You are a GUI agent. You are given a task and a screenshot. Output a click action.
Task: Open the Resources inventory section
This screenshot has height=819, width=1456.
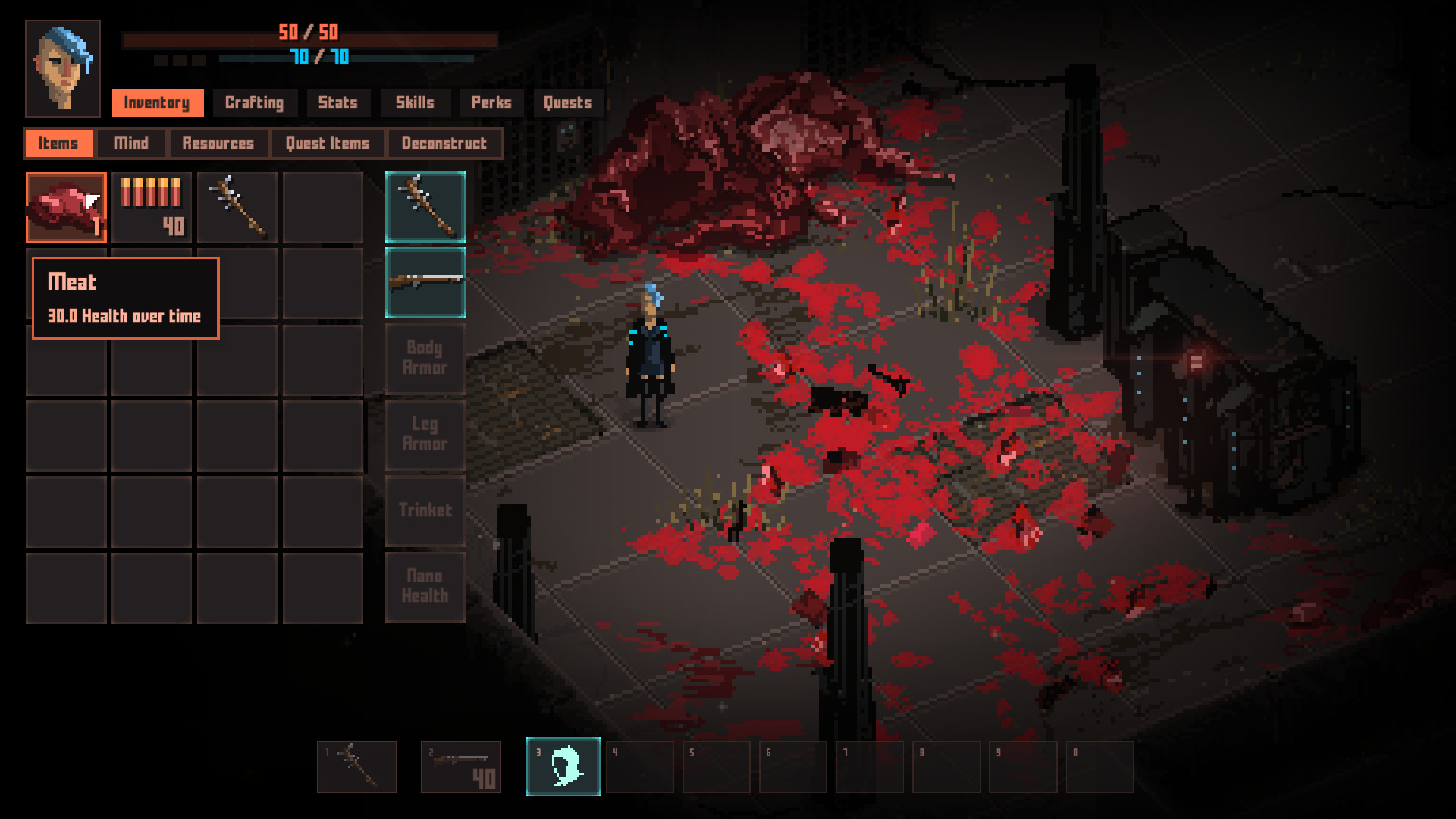click(x=218, y=143)
